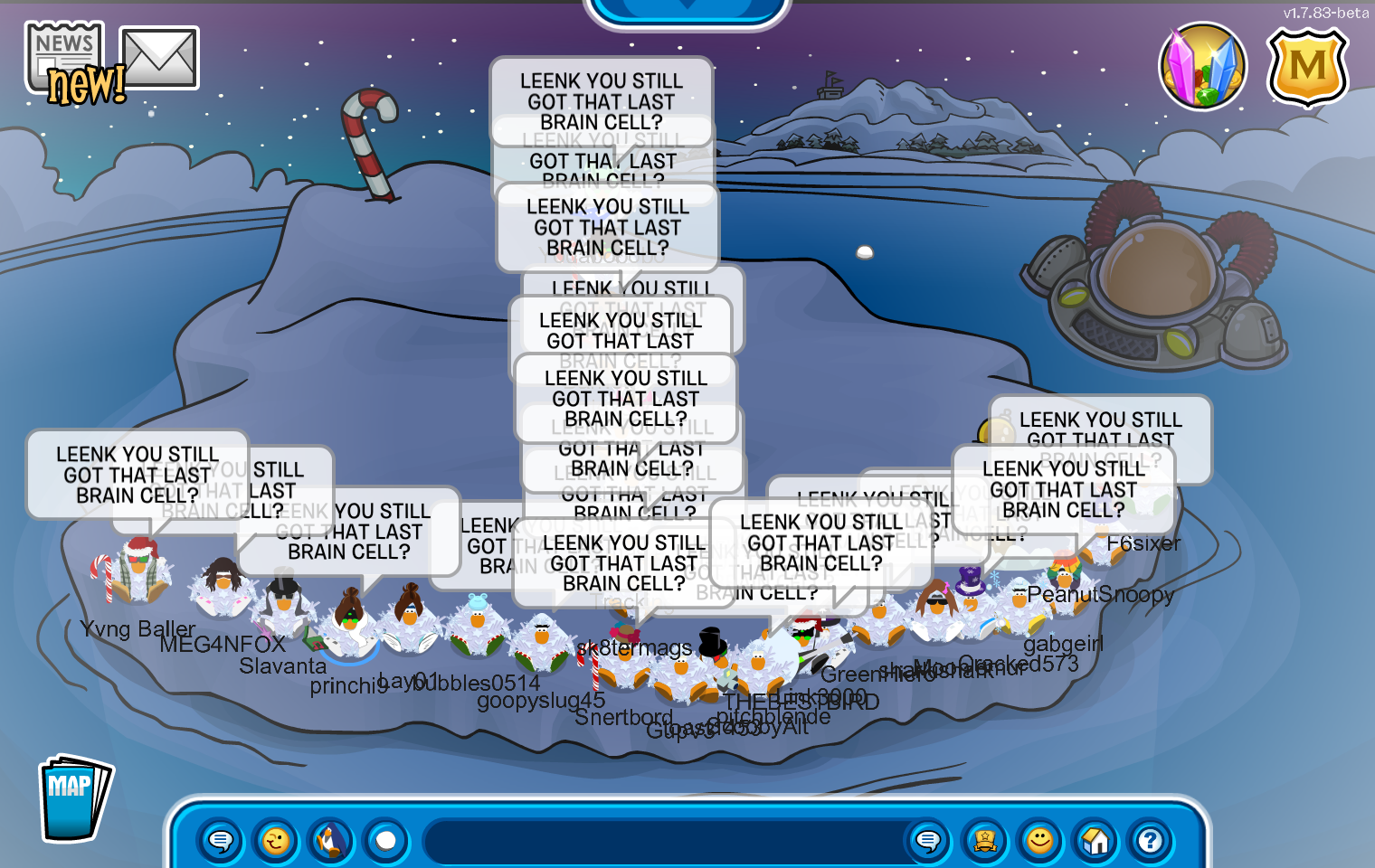Viewport: 1375px width, 868px height.
Task: Open the star badge player card
Action: (985, 841)
